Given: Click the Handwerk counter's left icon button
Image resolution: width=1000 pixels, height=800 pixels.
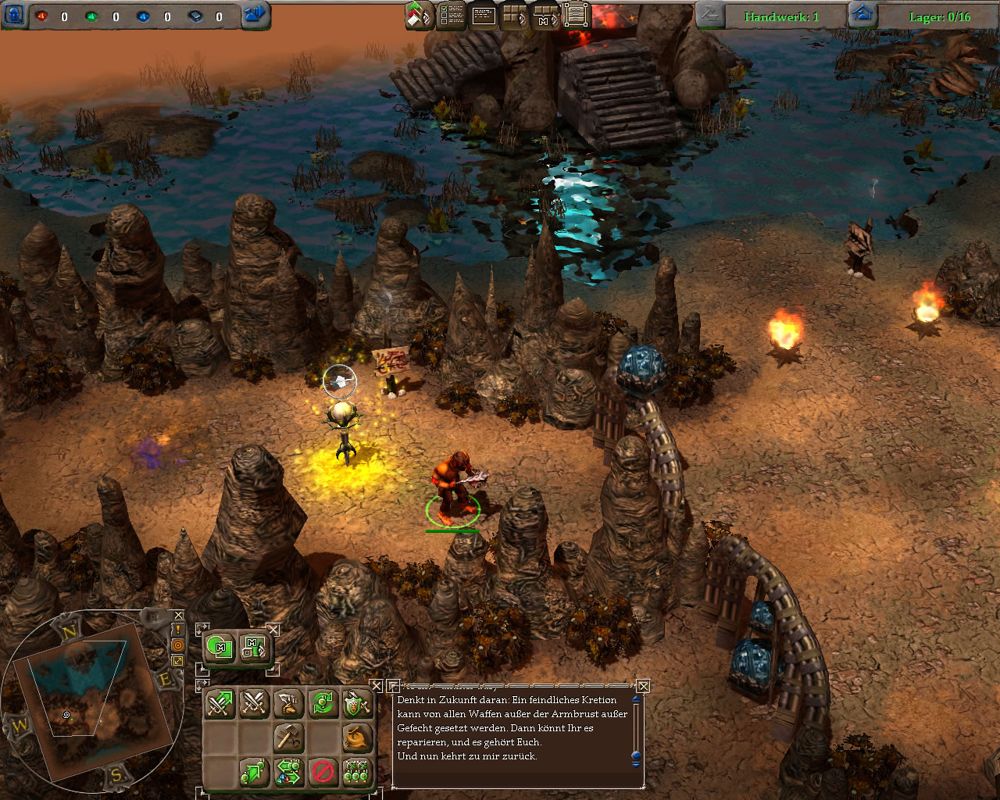Looking at the screenshot, I should point(710,14).
